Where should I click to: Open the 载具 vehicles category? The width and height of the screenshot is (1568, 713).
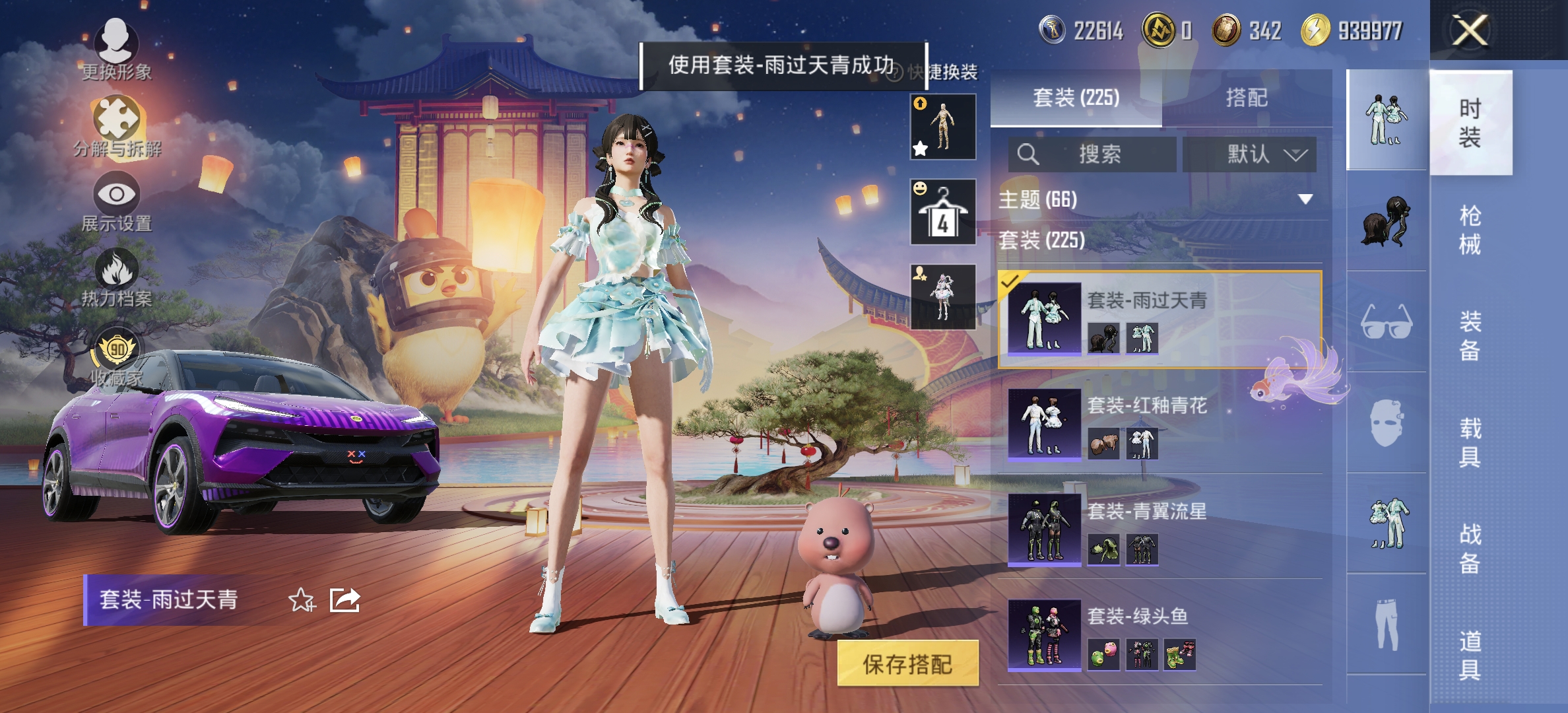(x=1470, y=442)
